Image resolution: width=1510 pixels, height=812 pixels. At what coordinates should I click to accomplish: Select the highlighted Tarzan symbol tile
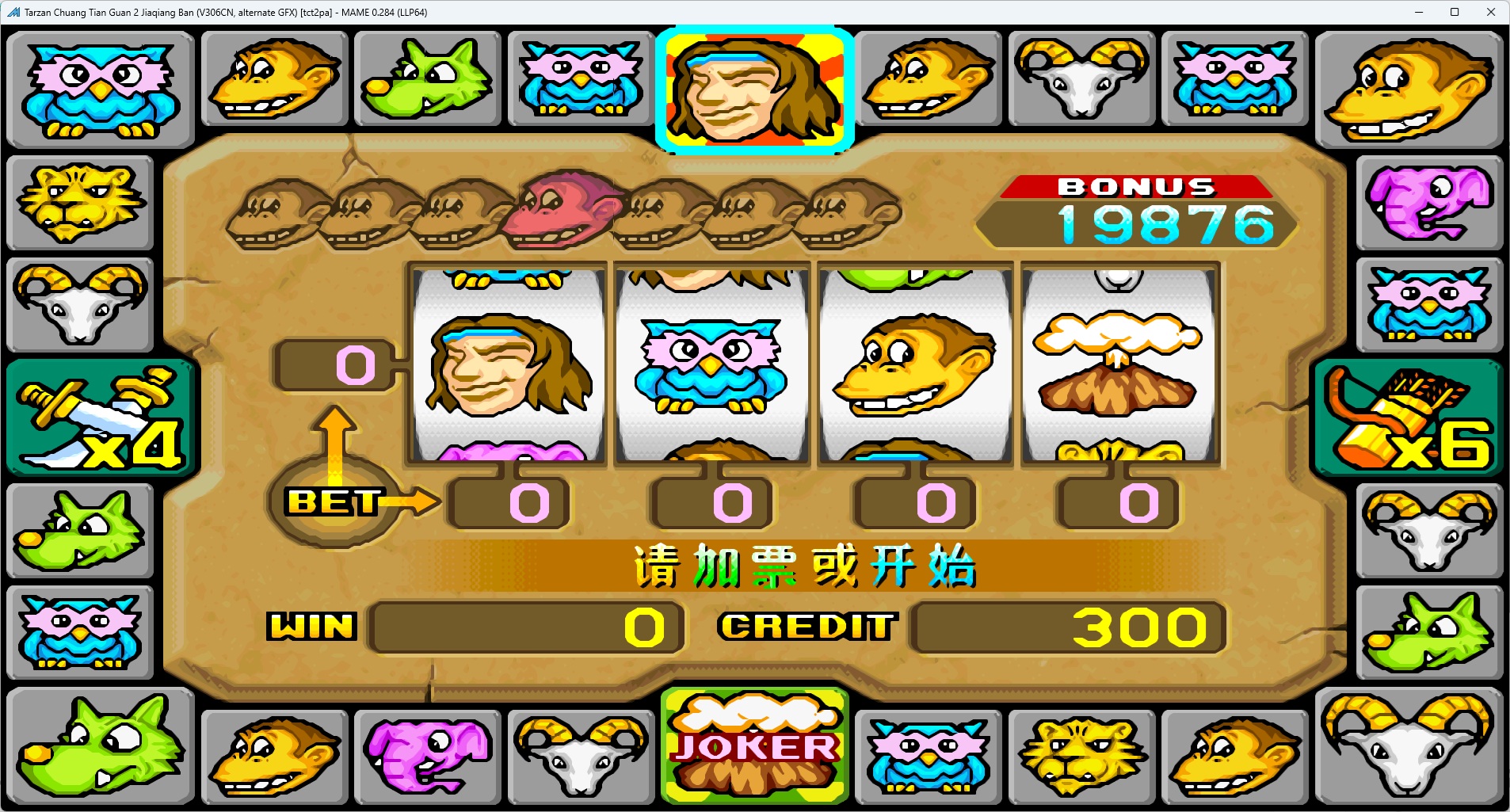[753, 87]
